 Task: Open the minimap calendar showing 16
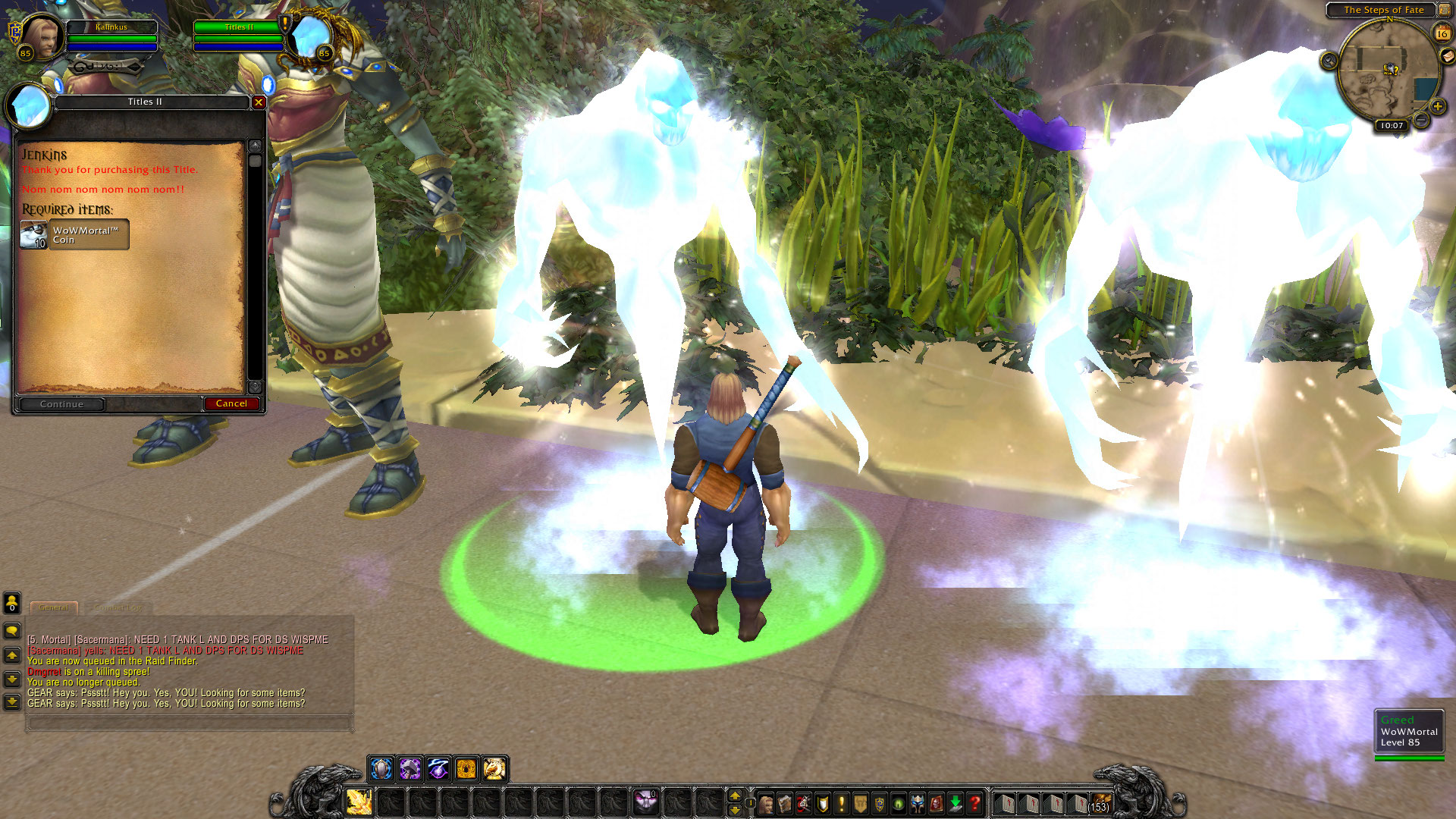pos(1442,33)
